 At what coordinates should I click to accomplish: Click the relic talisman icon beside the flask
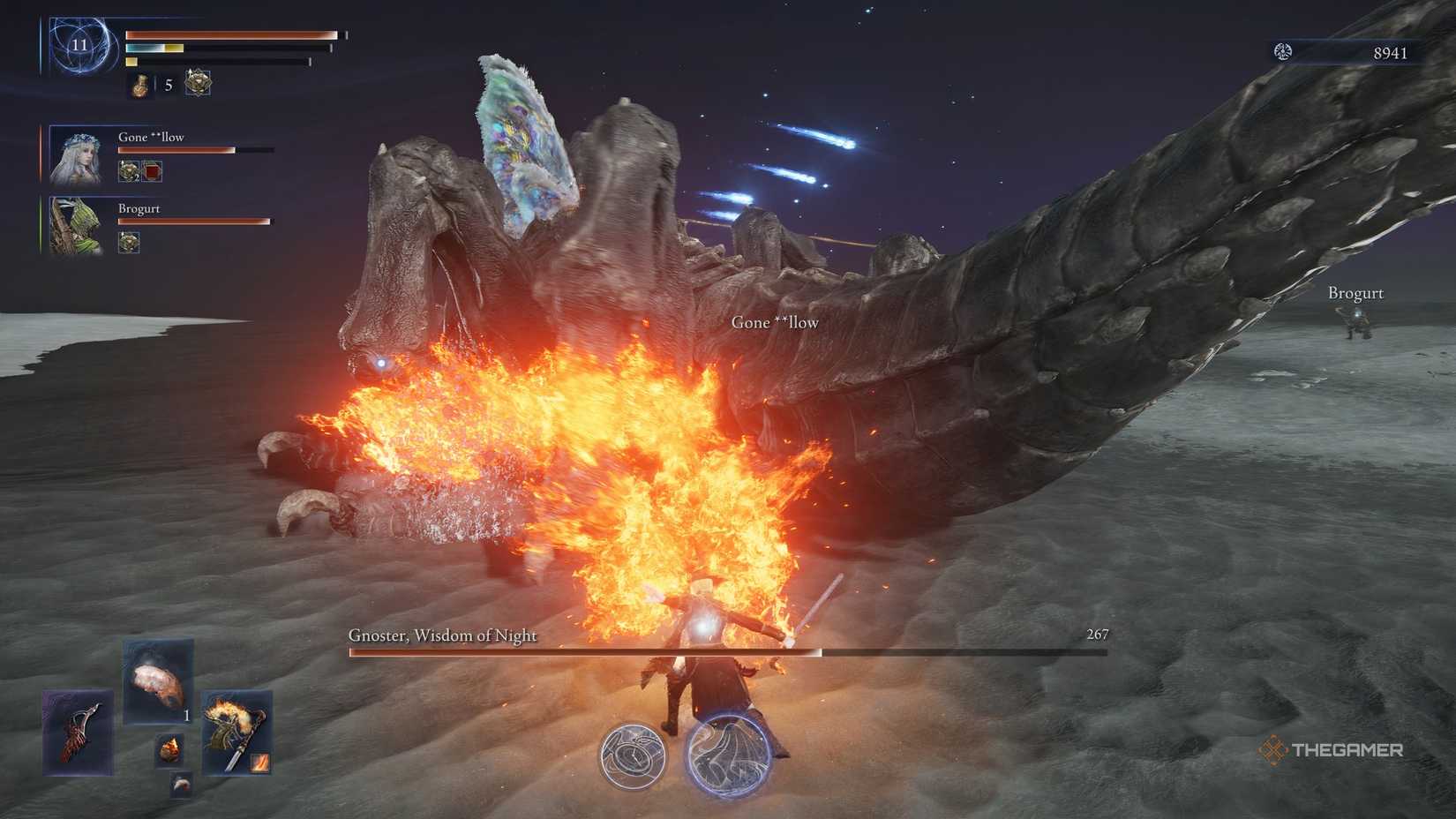[199, 83]
